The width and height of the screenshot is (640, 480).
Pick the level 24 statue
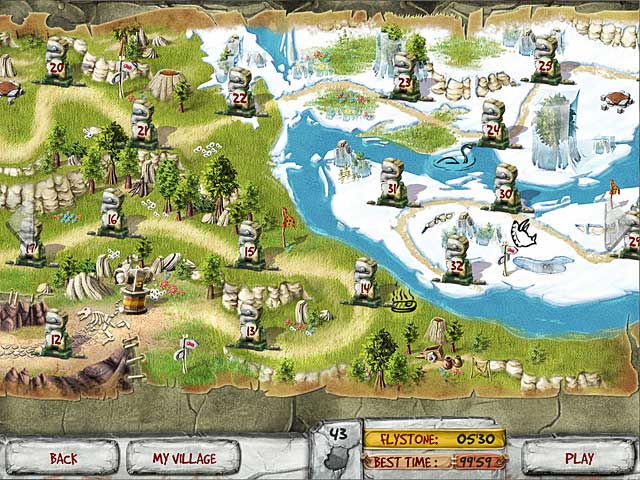[493, 123]
